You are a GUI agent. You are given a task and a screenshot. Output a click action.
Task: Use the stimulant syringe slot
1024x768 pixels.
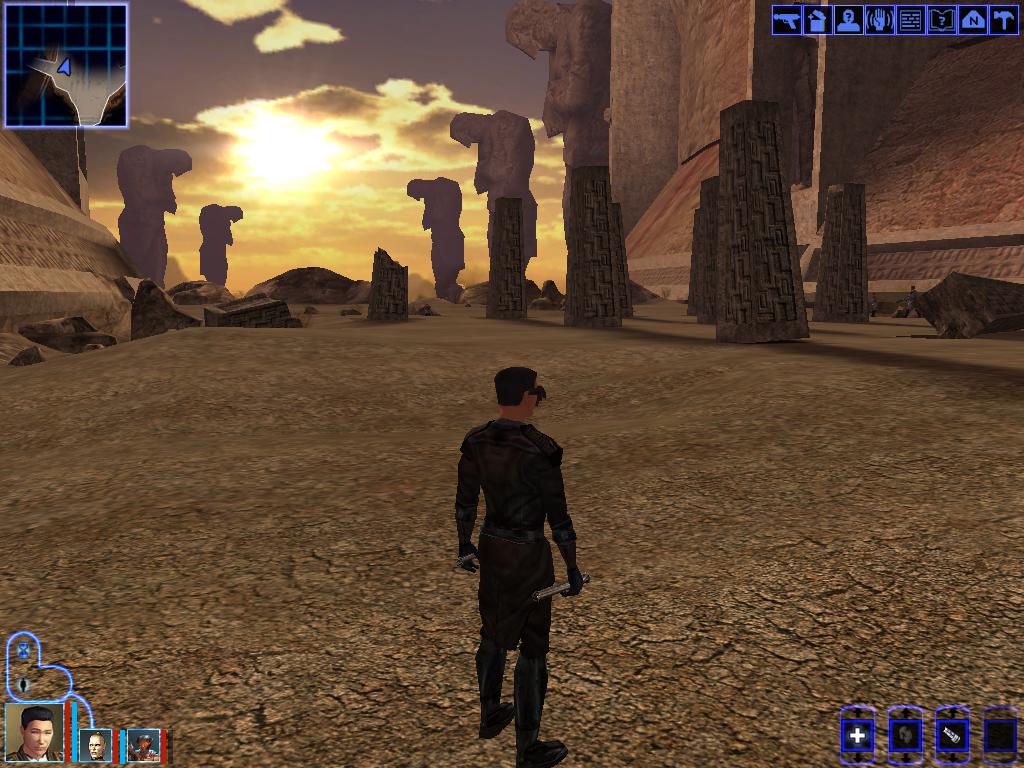[x=951, y=737]
